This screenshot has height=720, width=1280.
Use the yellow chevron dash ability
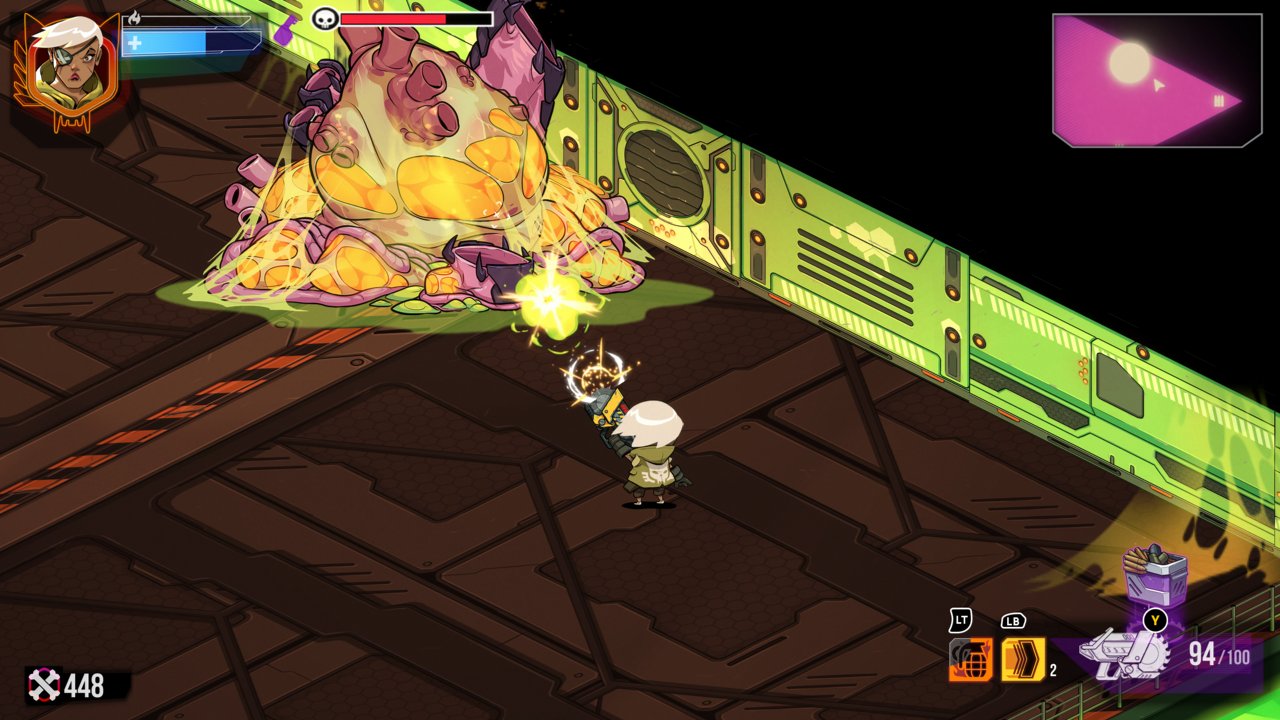point(1023,660)
